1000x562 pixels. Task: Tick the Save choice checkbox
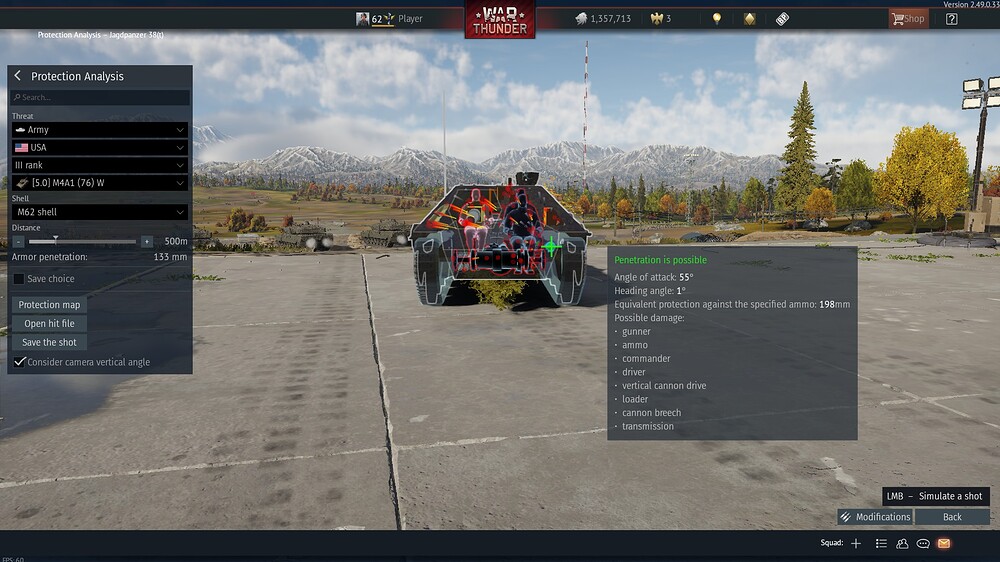(x=19, y=279)
